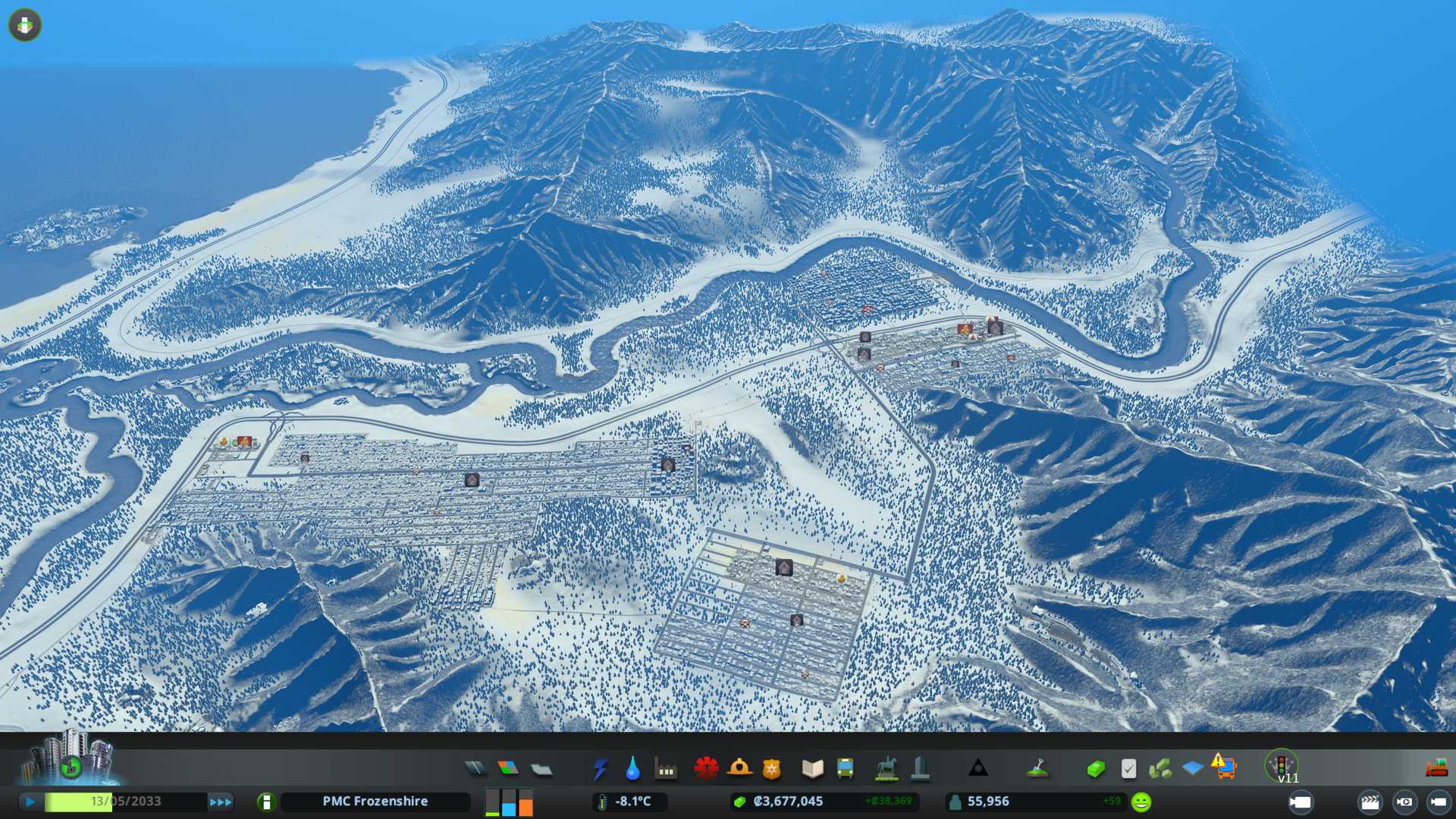Change simulation speed with triple arrows
The image size is (1456, 819).
pos(221,802)
